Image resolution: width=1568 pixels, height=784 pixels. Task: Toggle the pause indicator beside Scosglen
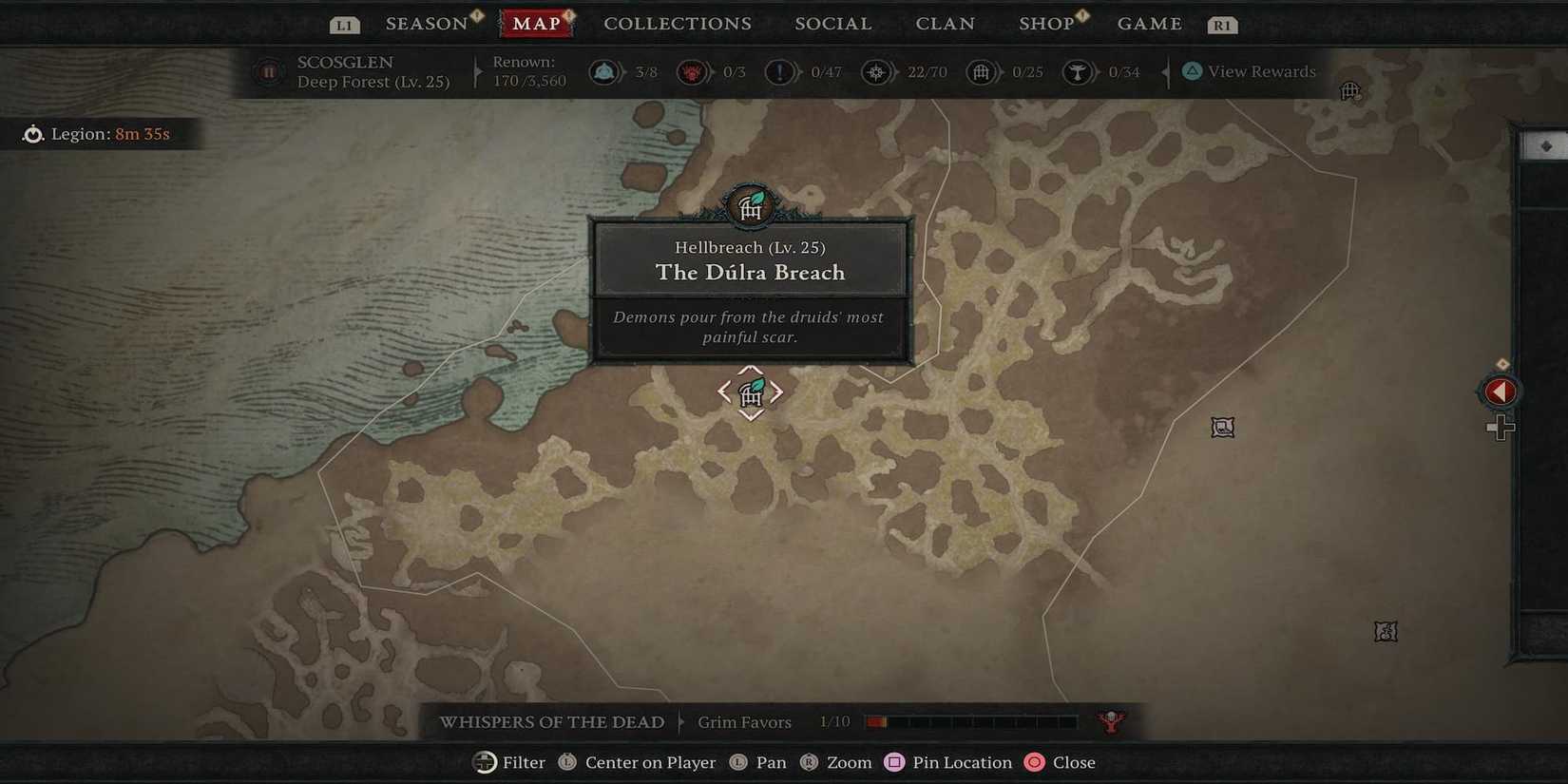click(x=269, y=71)
